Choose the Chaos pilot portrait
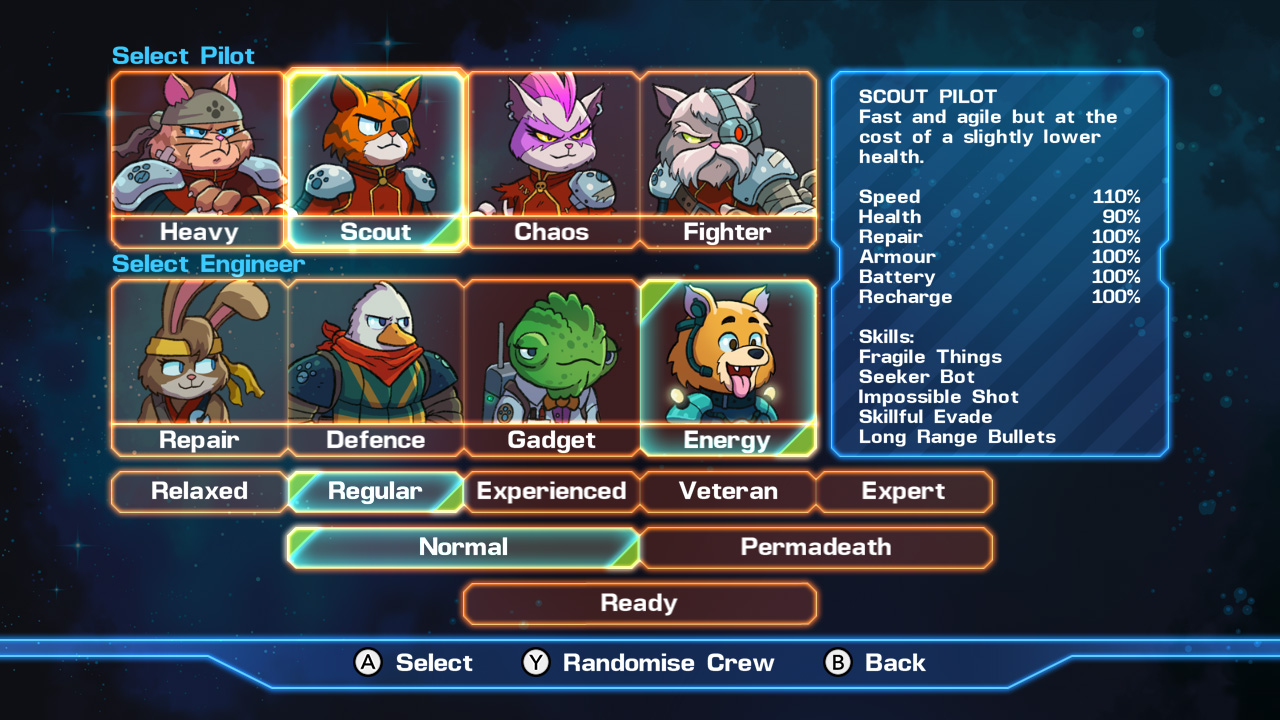Image resolution: width=1280 pixels, height=720 pixels. 551,150
